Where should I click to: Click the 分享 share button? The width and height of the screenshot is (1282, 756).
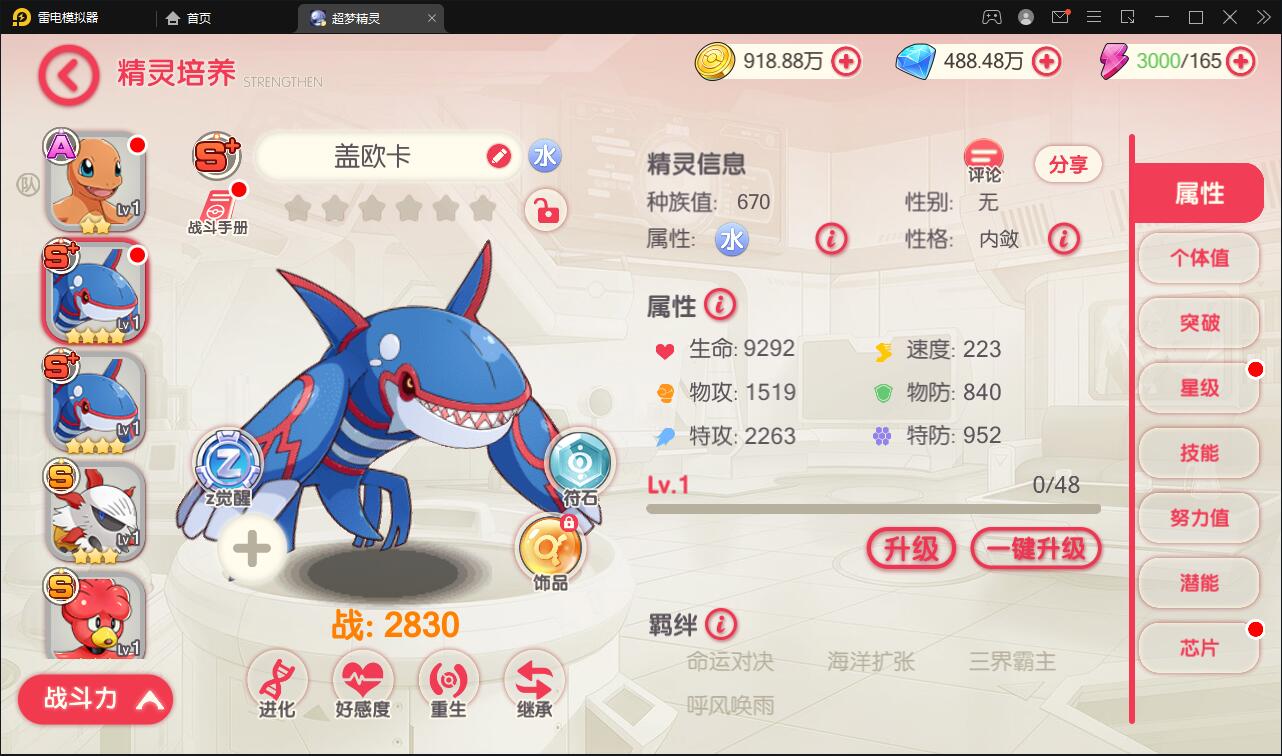pos(1068,164)
